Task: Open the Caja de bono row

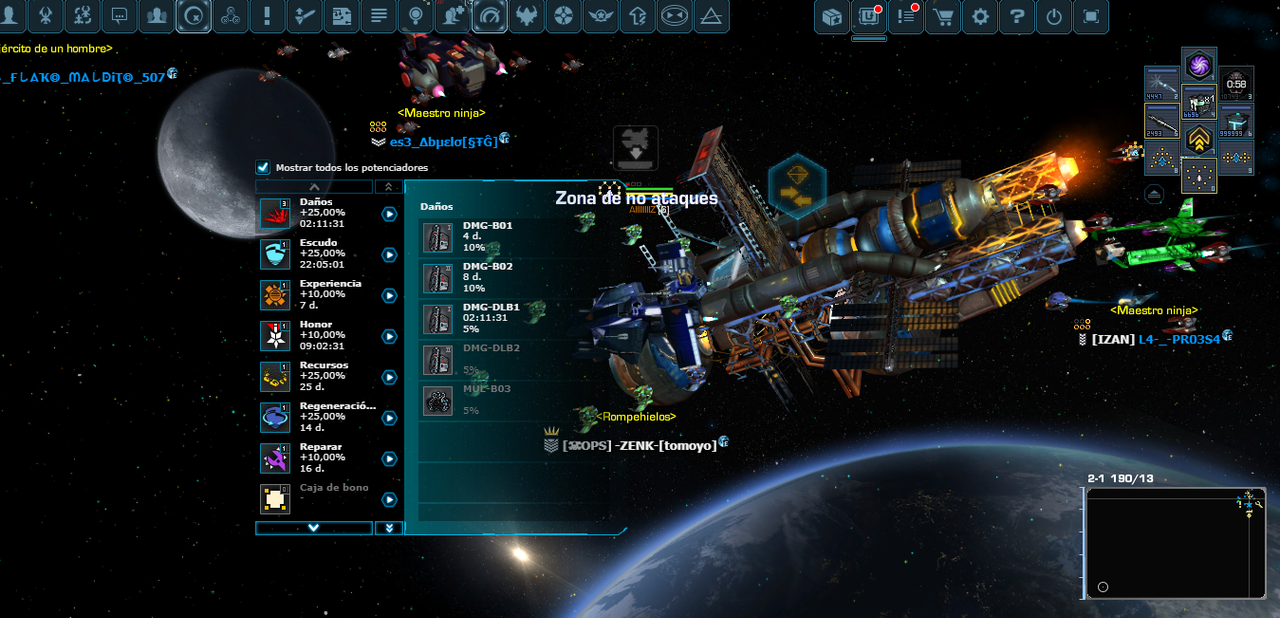Action: 389,500
